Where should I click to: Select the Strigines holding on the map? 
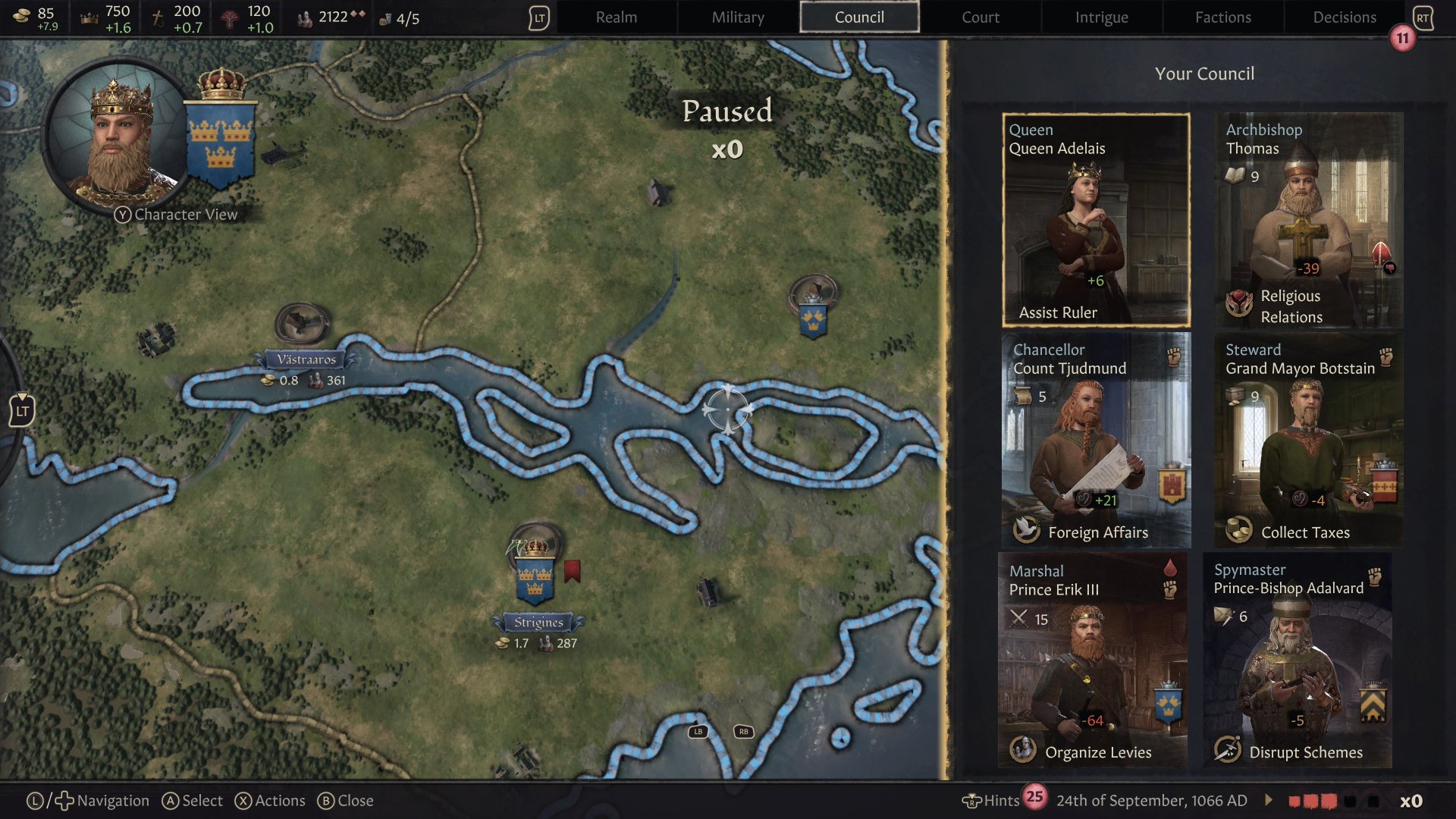536,576
